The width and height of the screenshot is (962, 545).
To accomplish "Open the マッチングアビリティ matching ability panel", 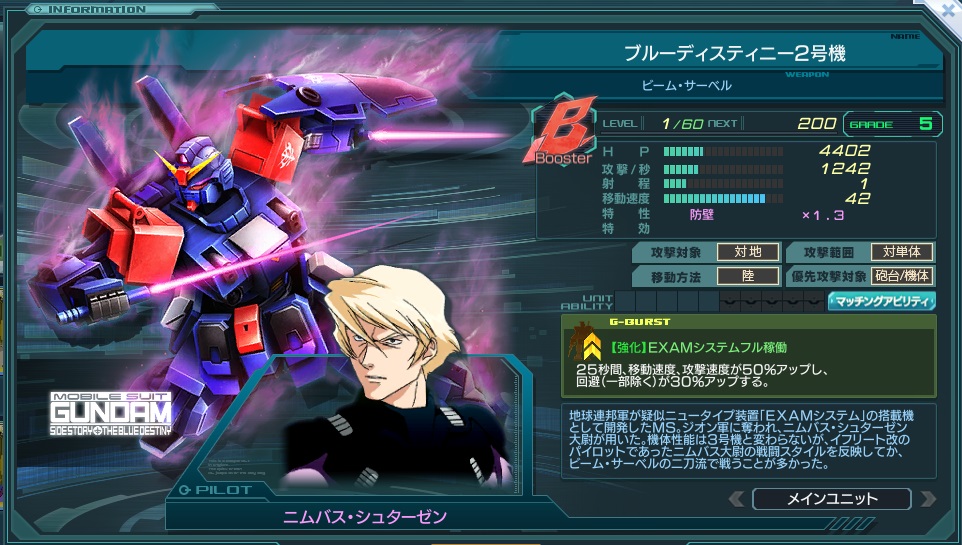I will click(881, 300).
